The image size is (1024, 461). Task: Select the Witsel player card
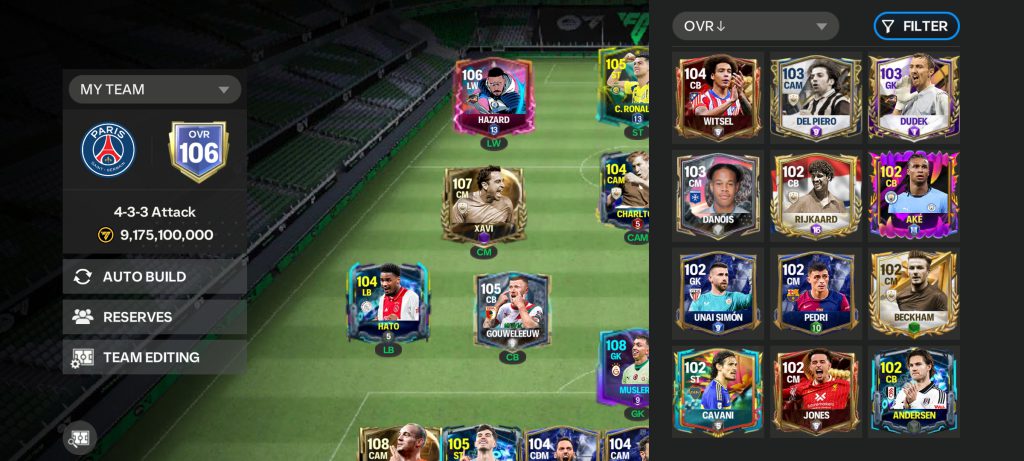pos(718,96)
